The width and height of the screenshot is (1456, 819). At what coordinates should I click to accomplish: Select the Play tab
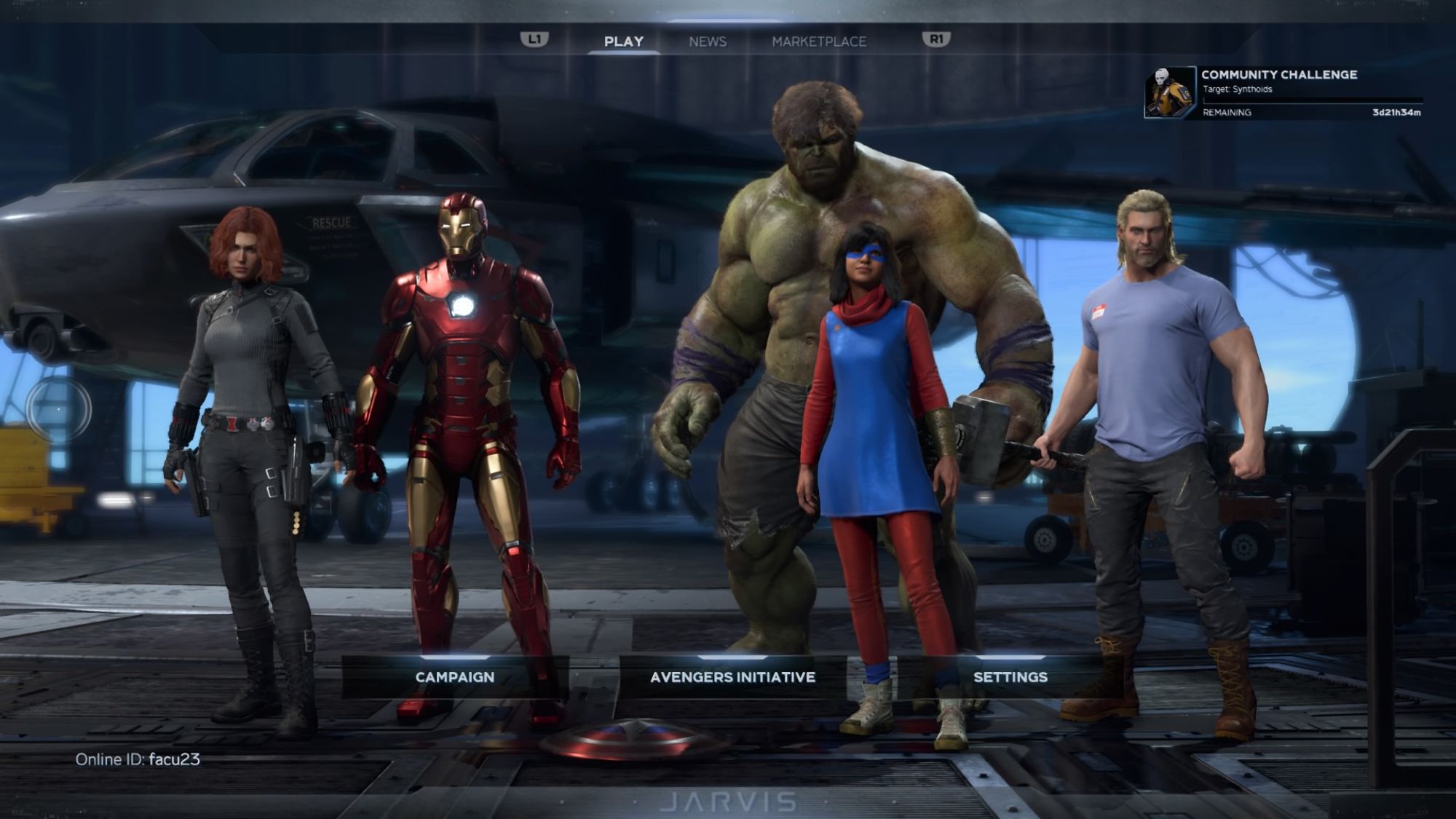[x=623, y=41]
